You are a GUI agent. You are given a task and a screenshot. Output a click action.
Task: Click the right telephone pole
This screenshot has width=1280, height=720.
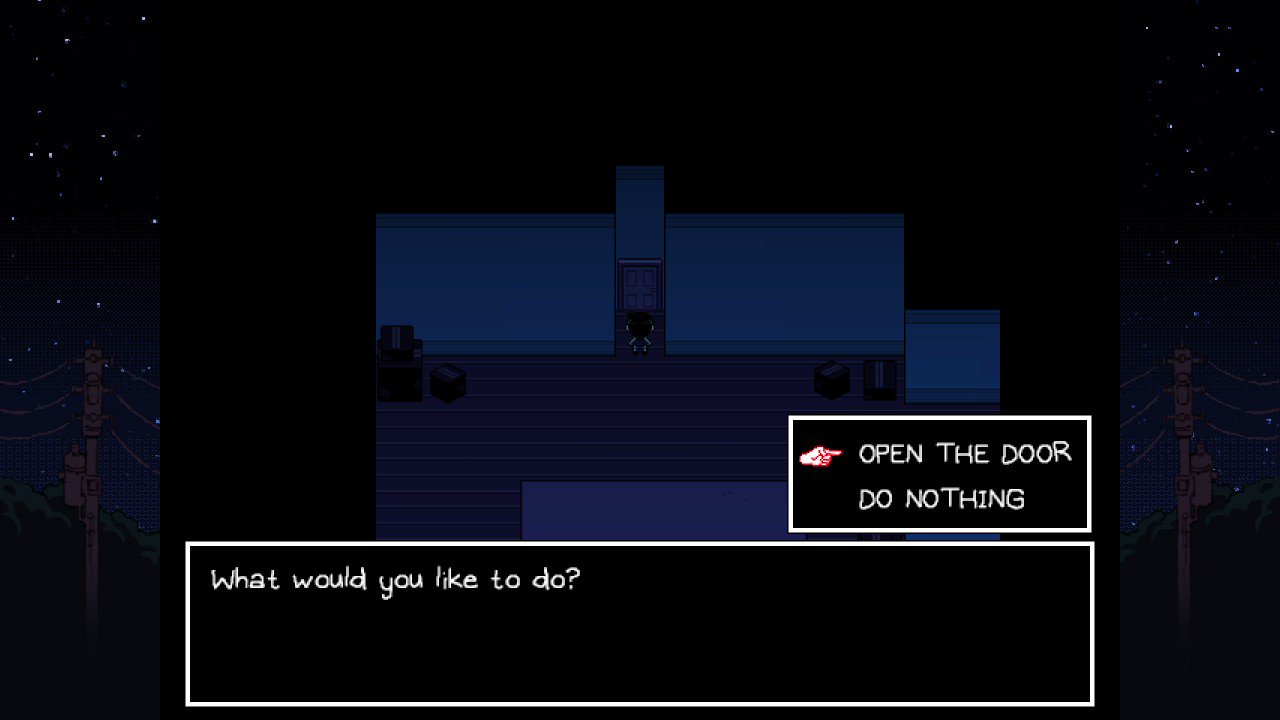pyautogui.click(x=1183, y=420)
